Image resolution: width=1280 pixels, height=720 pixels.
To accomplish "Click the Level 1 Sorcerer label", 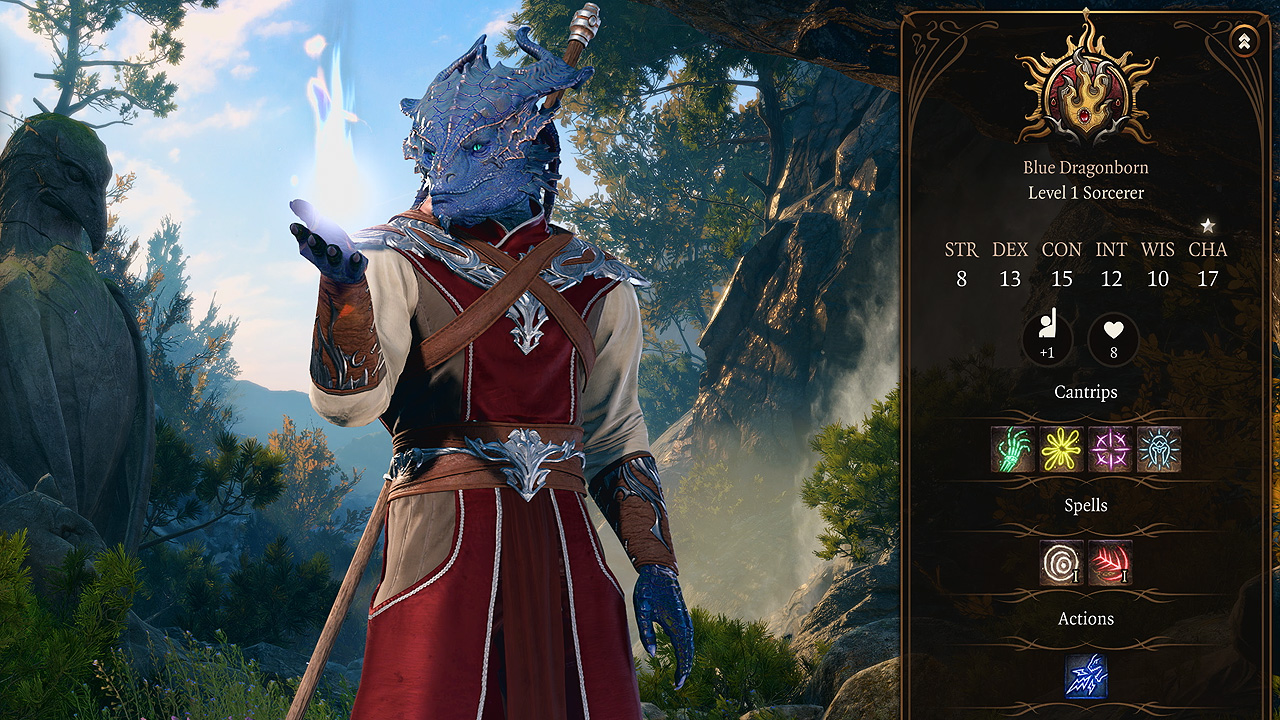I will (1084, 192).
